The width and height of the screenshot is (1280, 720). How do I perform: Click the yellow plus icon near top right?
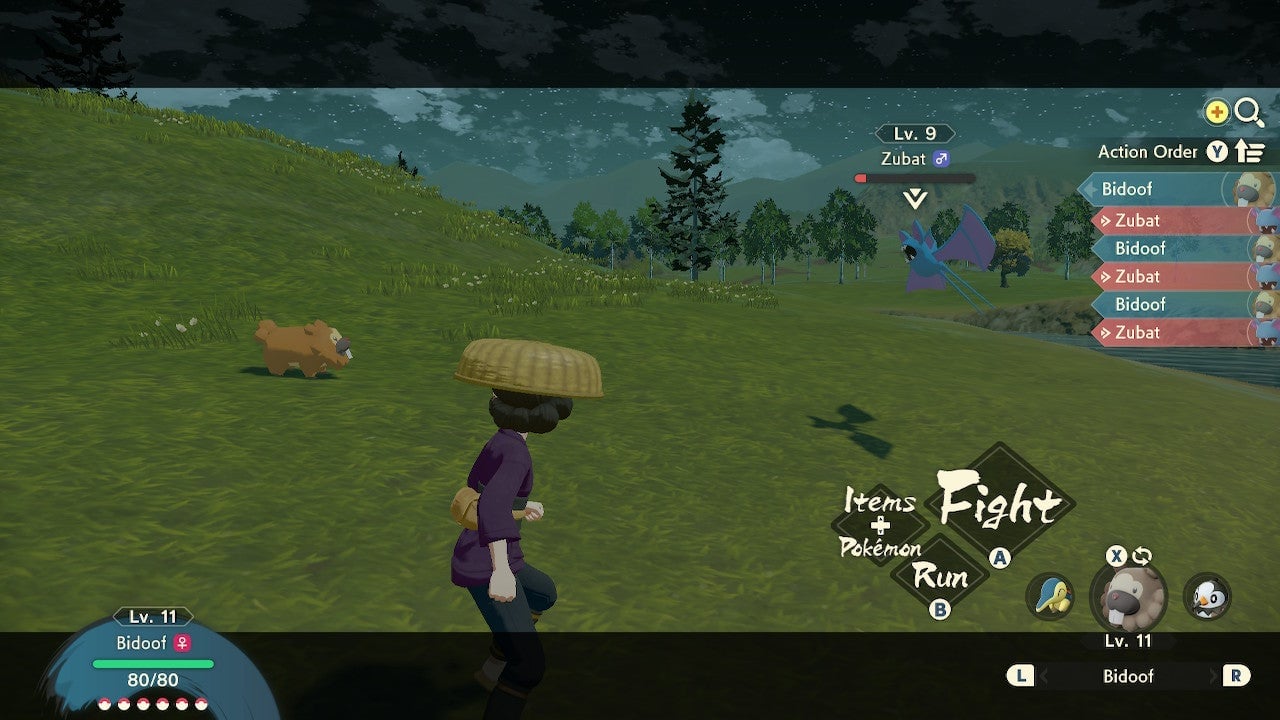(x=1215, y=112)
